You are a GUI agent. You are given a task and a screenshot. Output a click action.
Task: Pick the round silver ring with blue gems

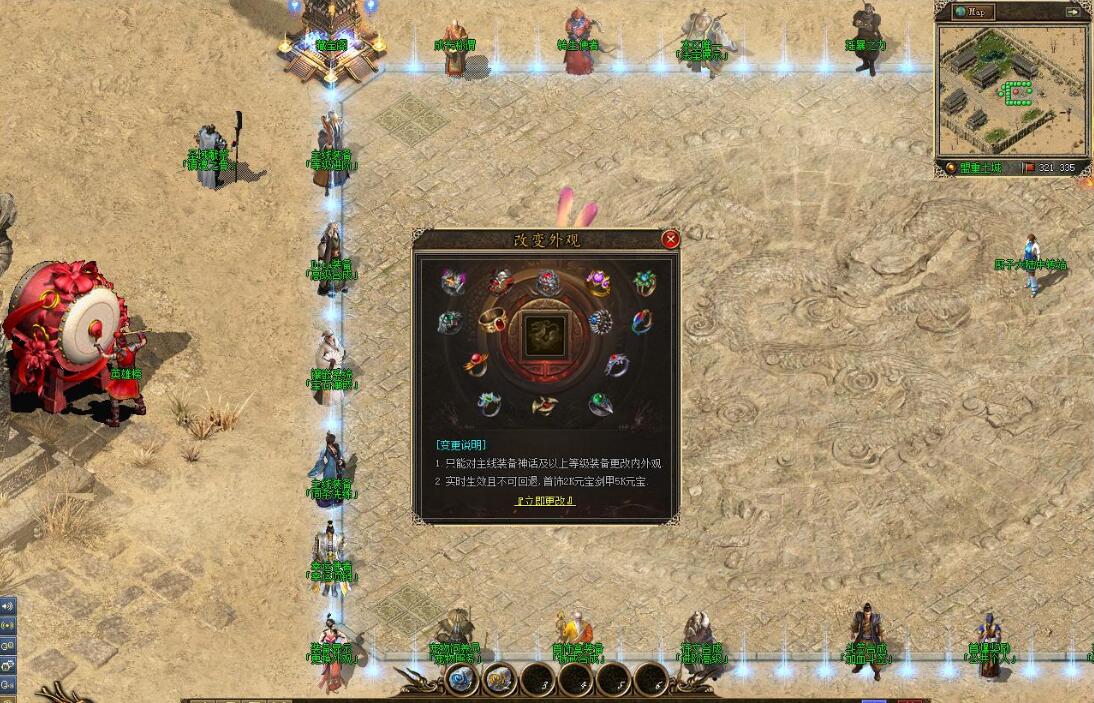[x=600, y=321]
